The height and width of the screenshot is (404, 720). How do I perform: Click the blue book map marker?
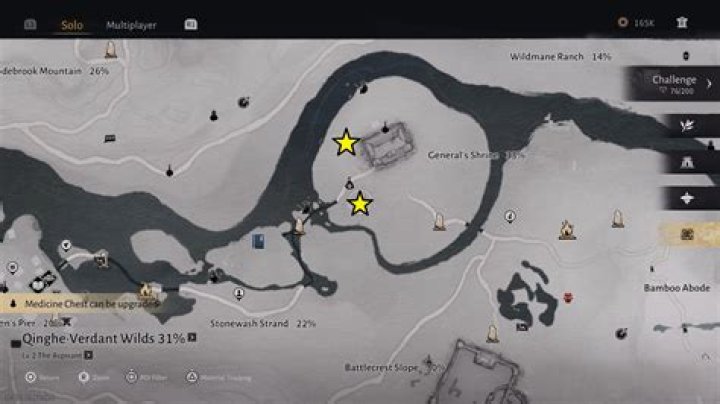coord(259,241)
